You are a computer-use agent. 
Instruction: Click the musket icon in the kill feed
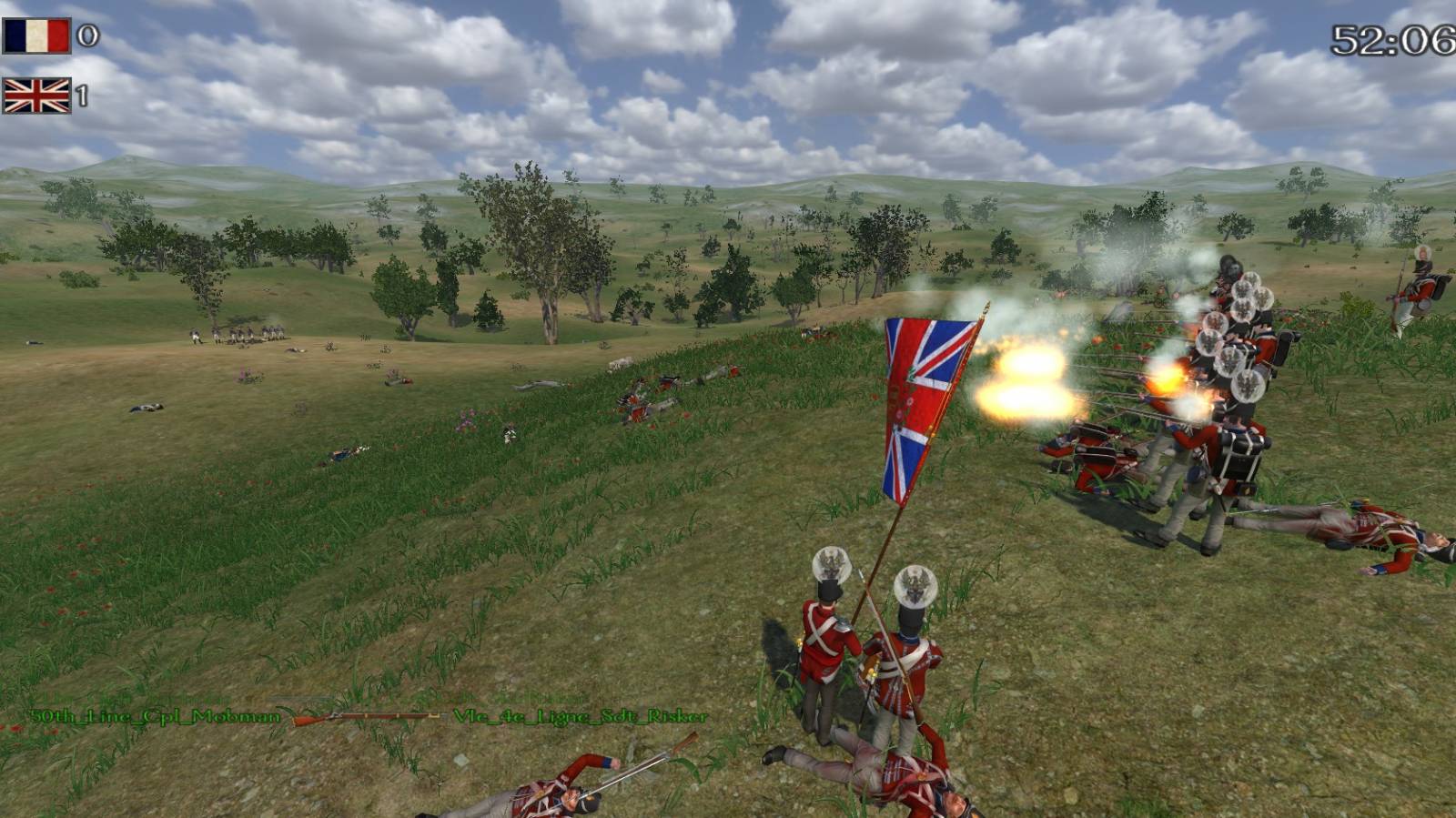point(366,718)
